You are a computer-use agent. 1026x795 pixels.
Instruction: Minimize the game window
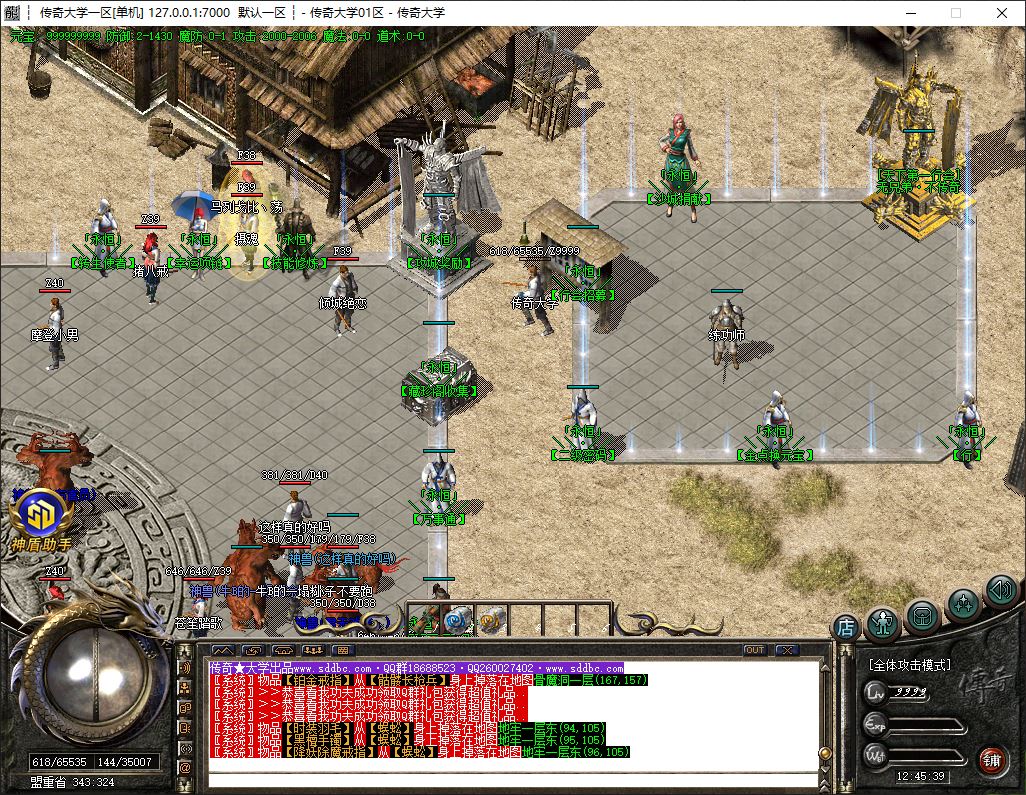(x=909, y=13)
